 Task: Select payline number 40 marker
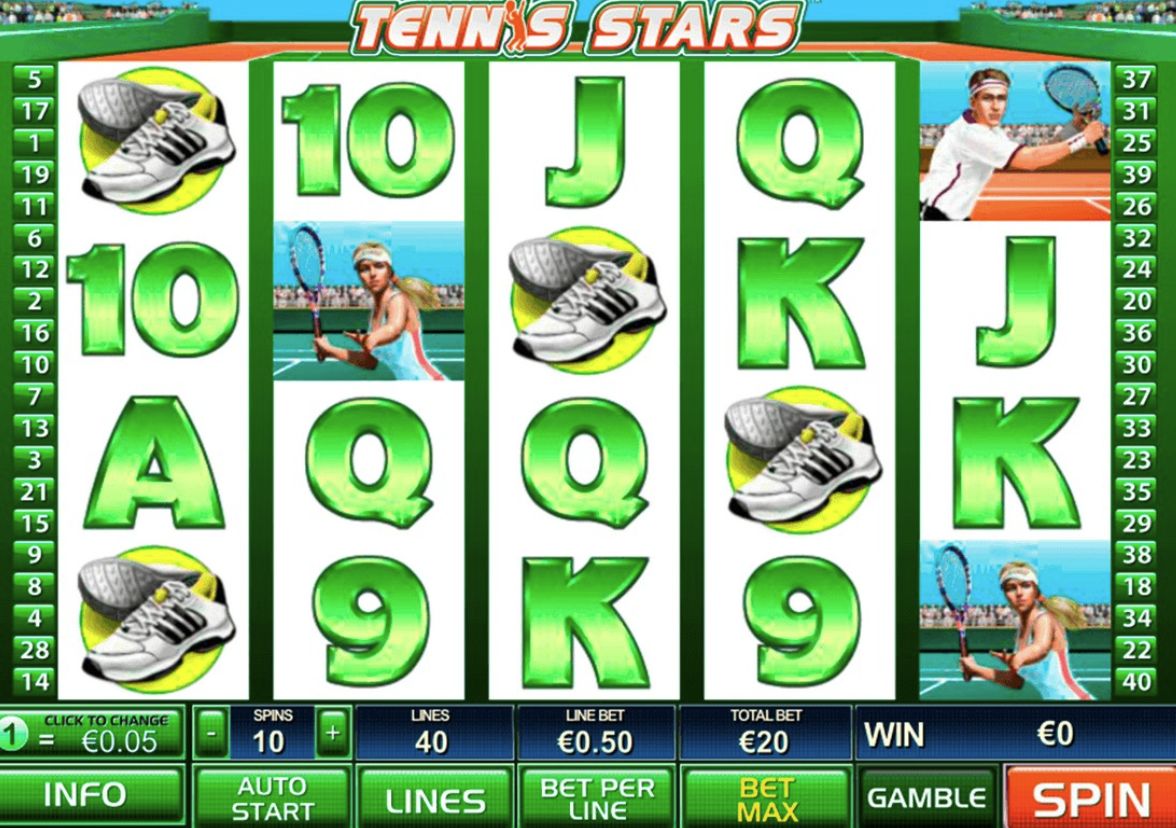click(1138, 682)
